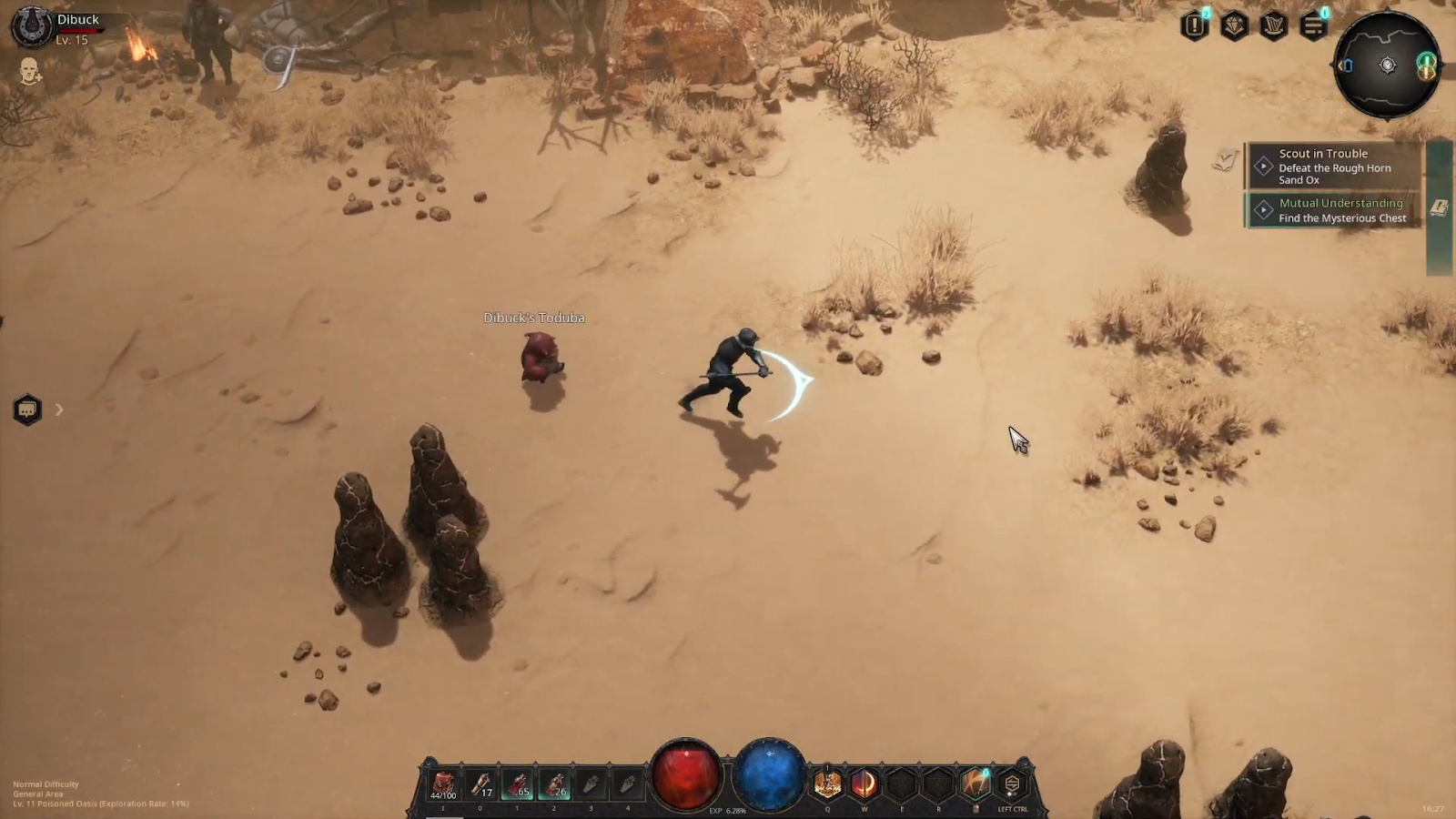
Task: Use the red potion with 65 count
Action: coord(518,784)
